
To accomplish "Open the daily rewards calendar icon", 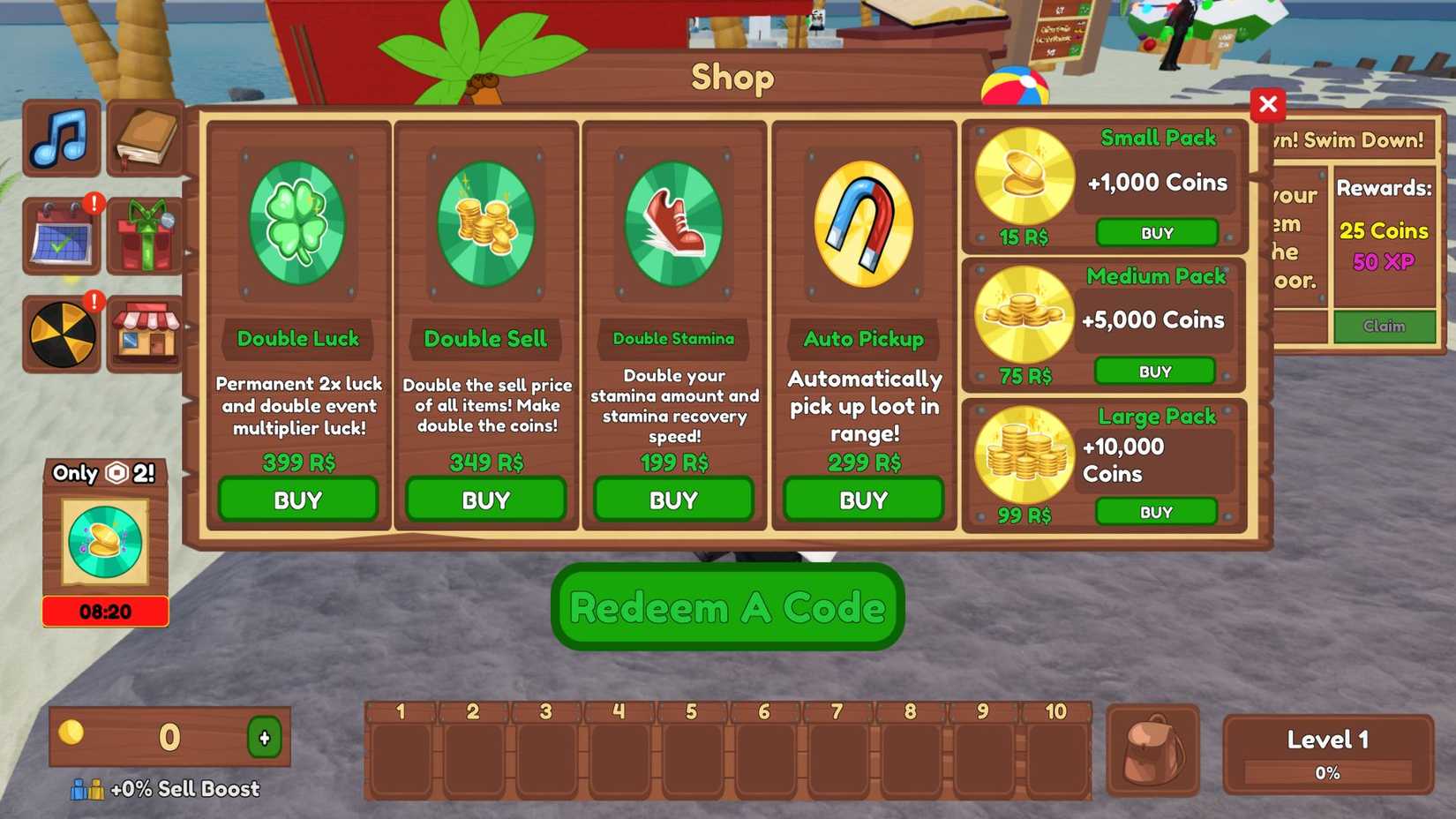I will click(x=59, y=236).
